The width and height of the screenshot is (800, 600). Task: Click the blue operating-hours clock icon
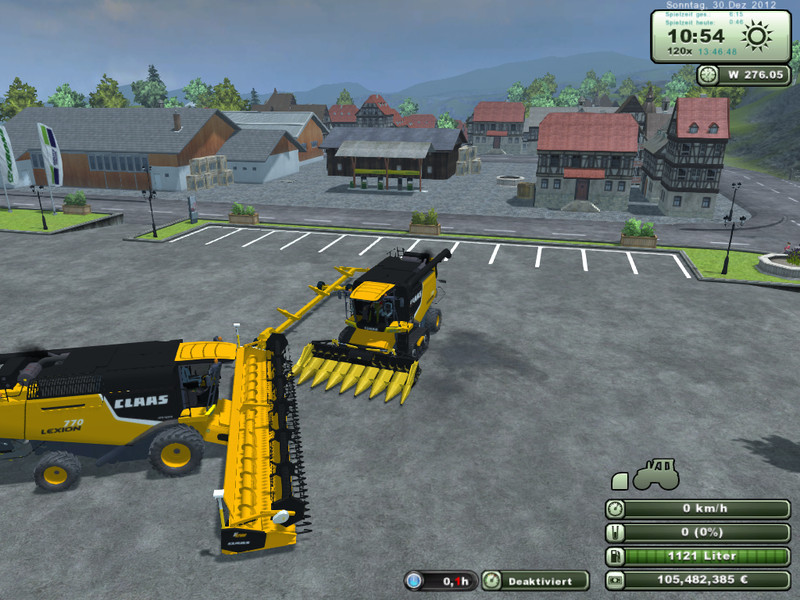tap(415, 580)
